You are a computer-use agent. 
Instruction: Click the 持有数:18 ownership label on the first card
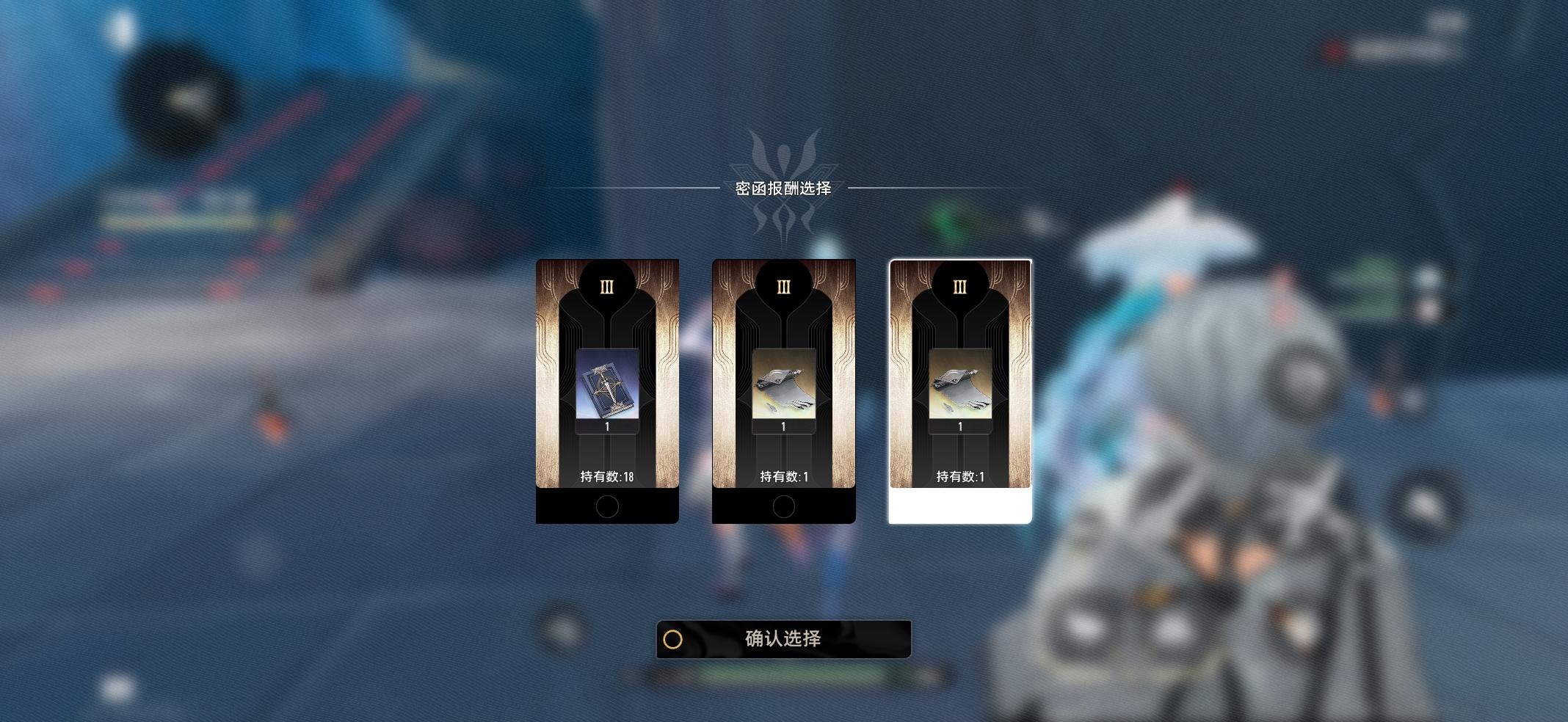pos(606,475)
